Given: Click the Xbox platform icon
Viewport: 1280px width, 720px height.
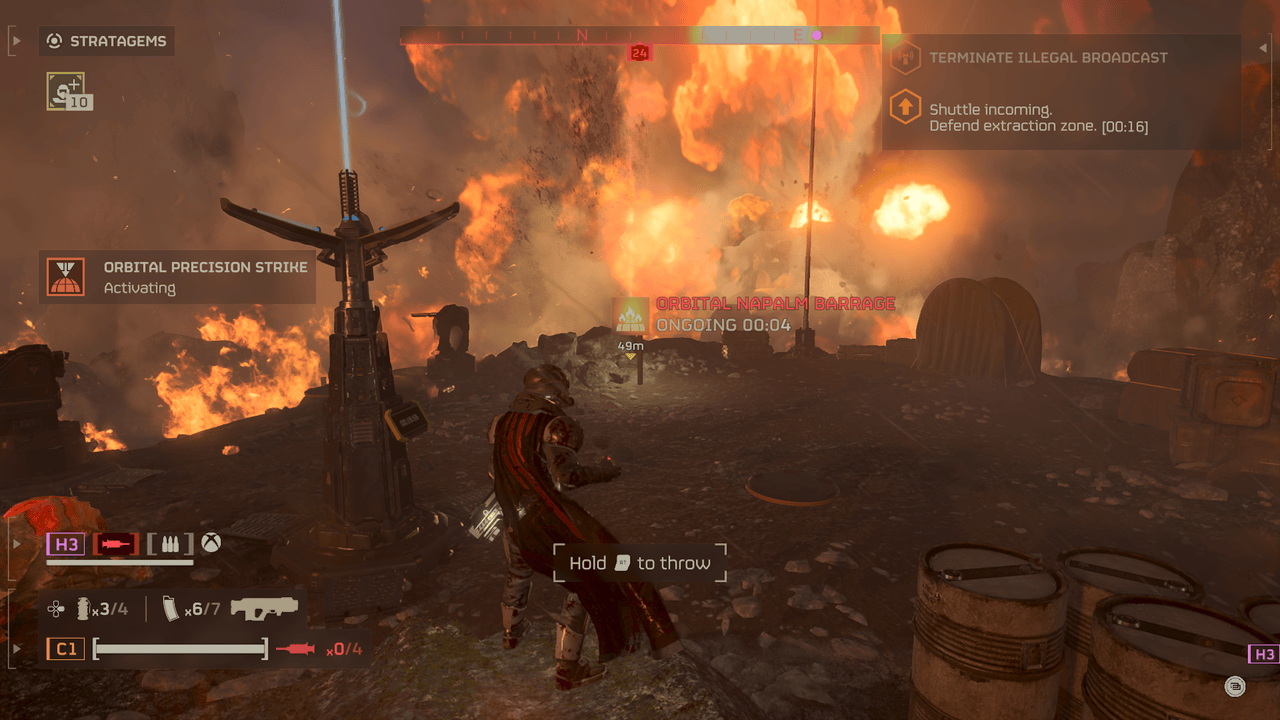Looking at the screenshot, I should (211, 544).
